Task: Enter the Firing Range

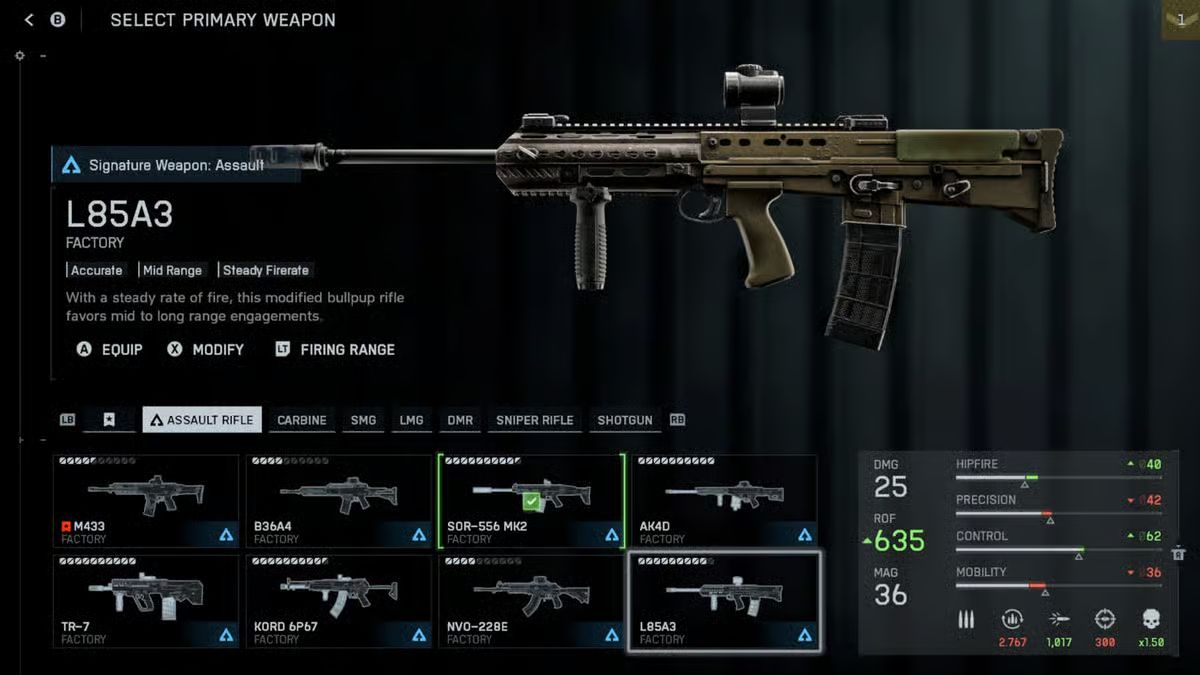Action: (x=335, y=350)
